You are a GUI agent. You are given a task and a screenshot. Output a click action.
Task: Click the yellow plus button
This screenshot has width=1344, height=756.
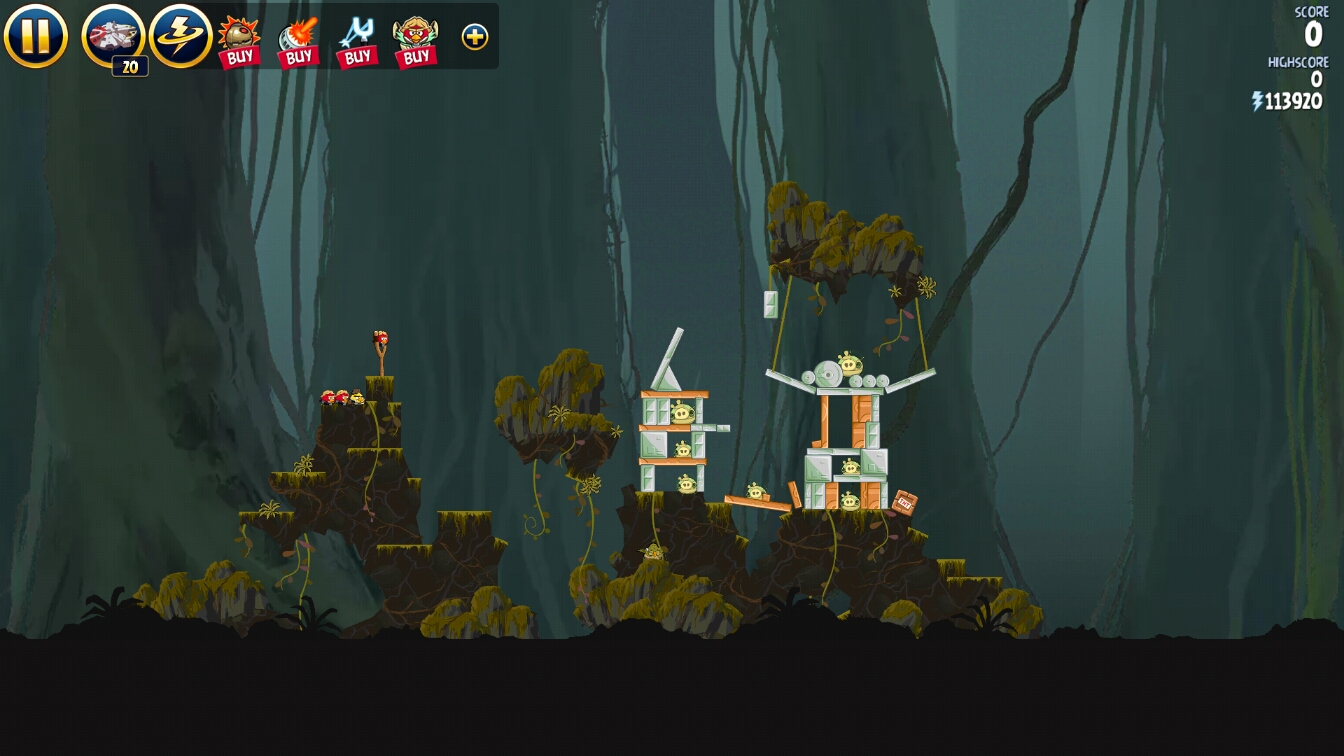pyautogui.click(x=475, y=37)
